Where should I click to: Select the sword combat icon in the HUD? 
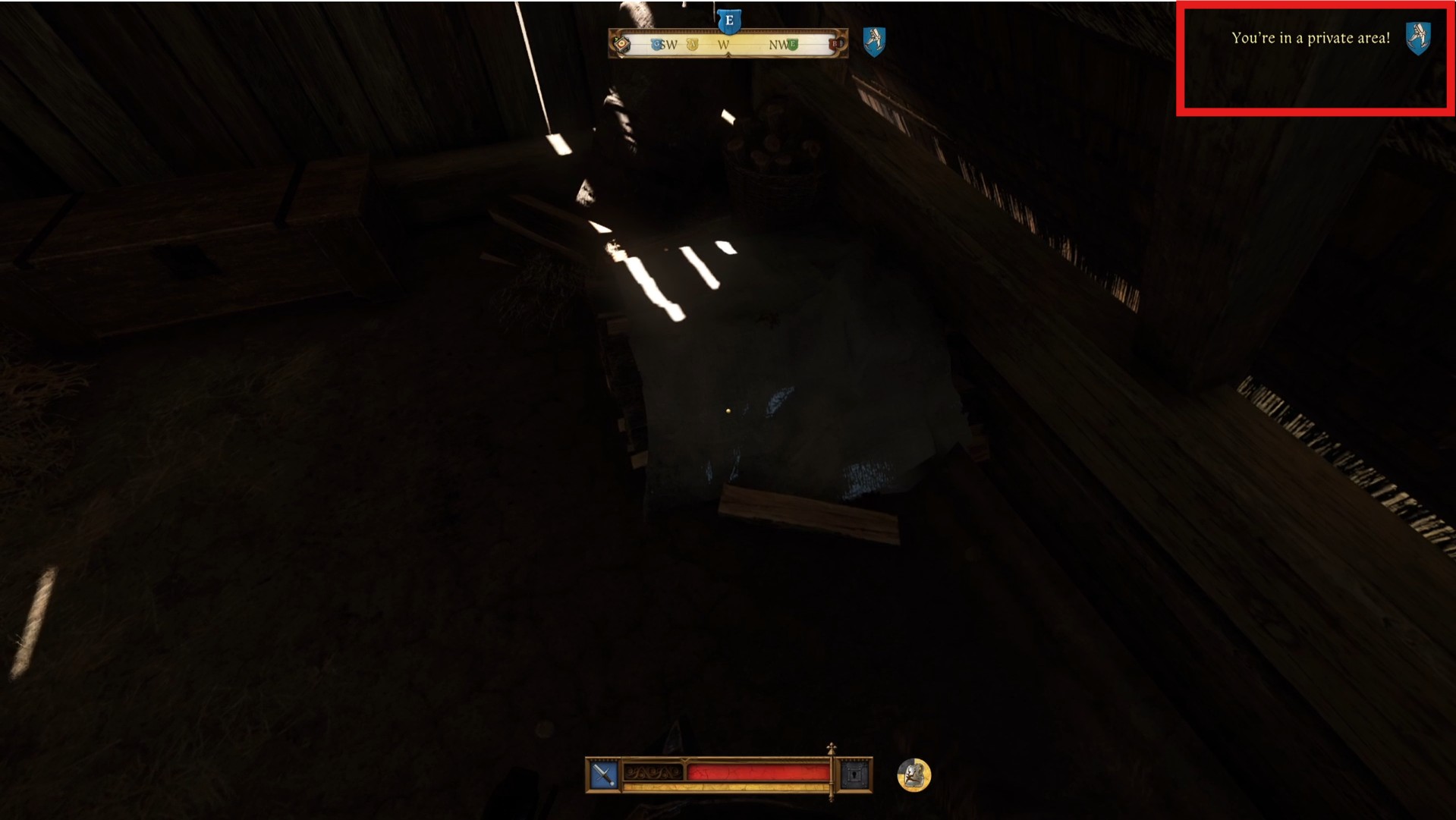(602, 774)
